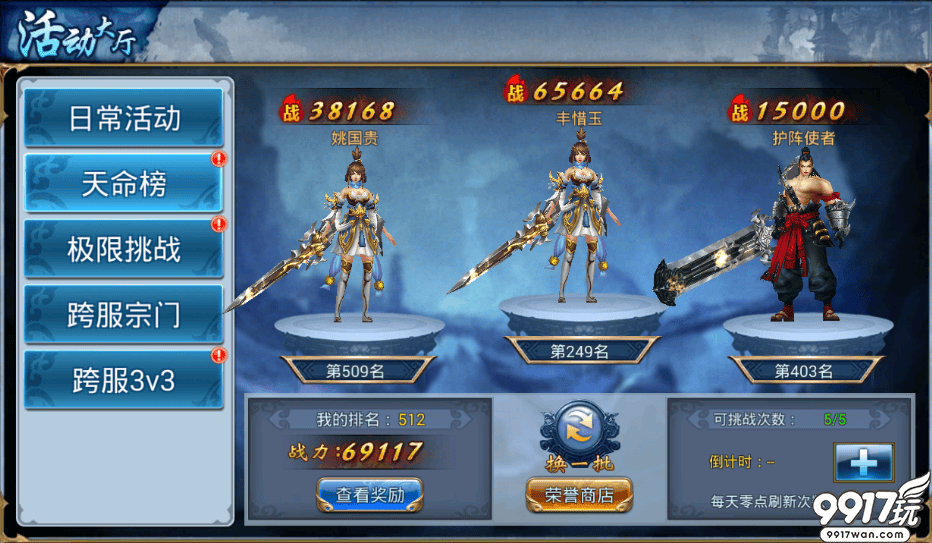Choose the 跨服3v3 tab
Screen dimensions: 932x543
pos(124,380)
